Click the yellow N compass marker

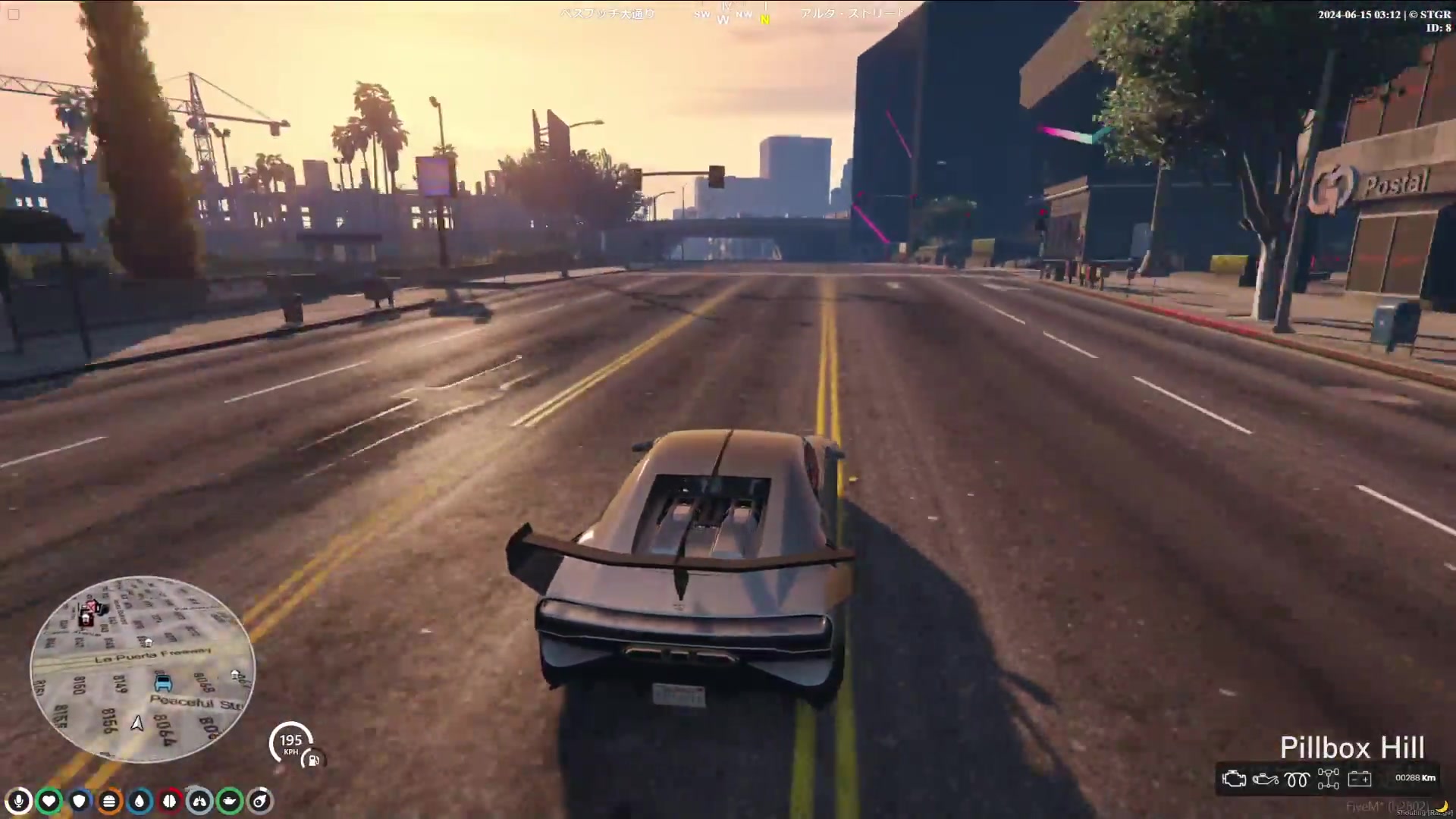(x=765, y=20)
